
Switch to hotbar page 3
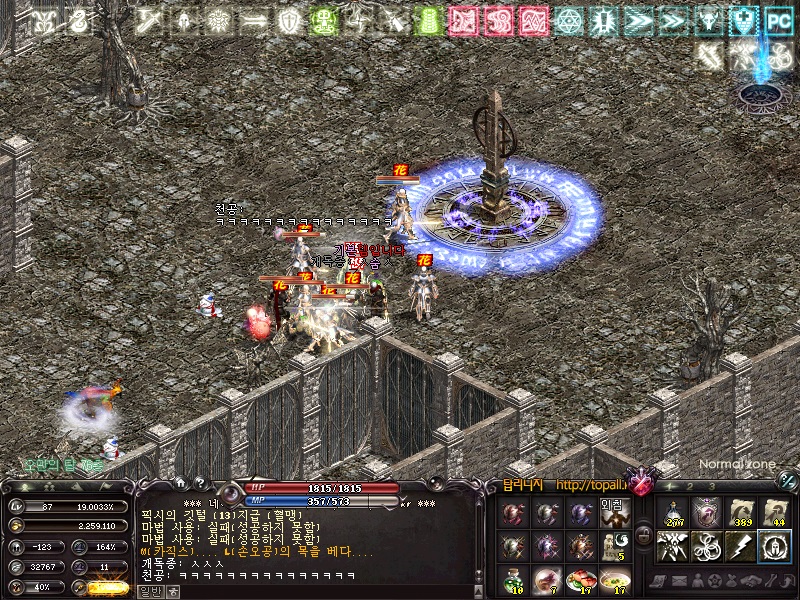pos(713,486)
